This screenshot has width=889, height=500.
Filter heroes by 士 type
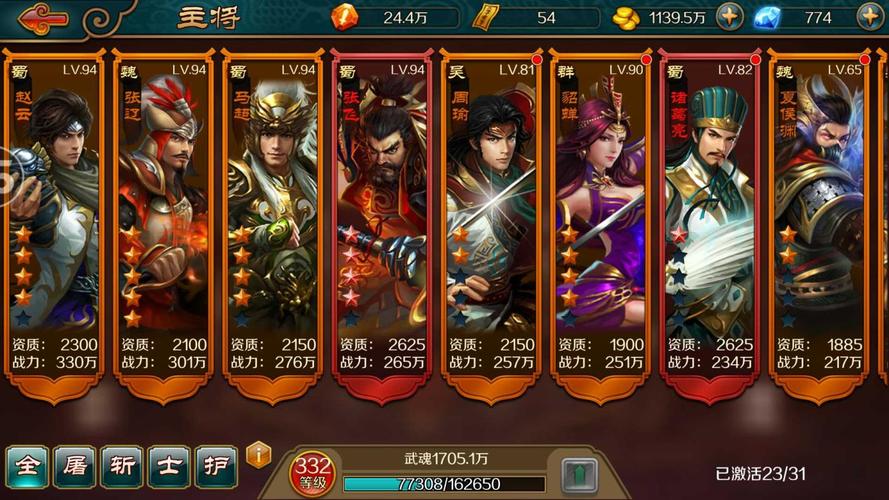coord(168,466)
